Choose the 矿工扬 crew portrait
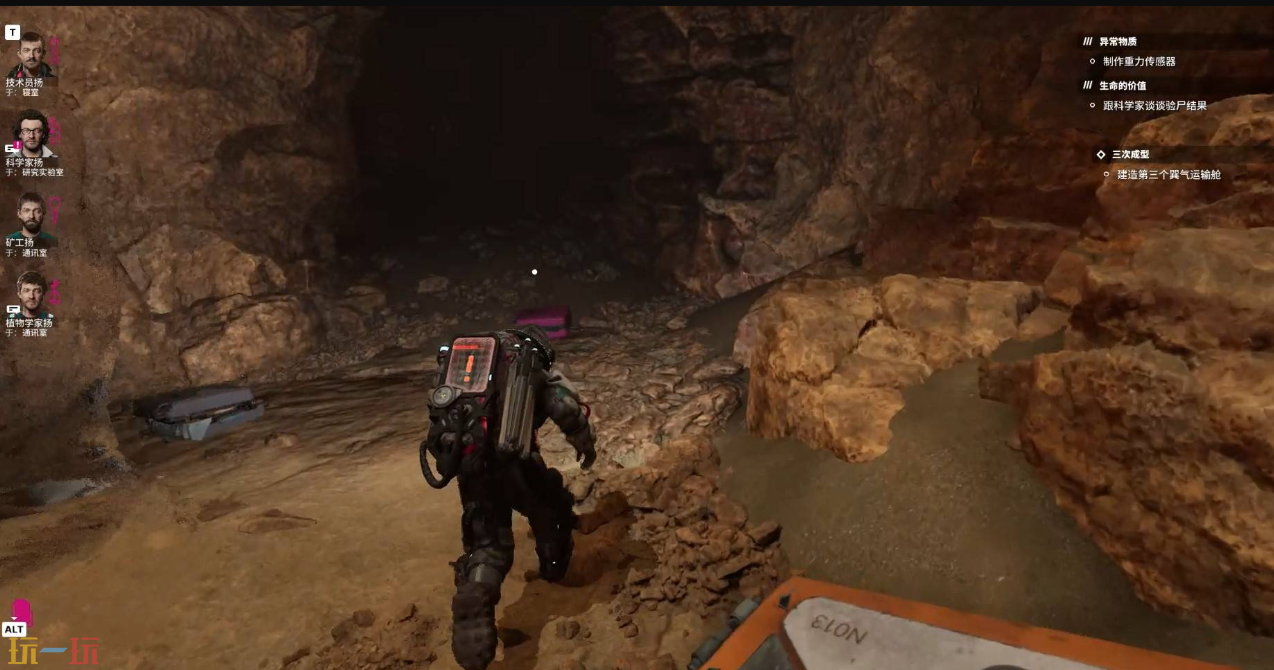Screen dimensions: 1274x670 pos(31,215)
